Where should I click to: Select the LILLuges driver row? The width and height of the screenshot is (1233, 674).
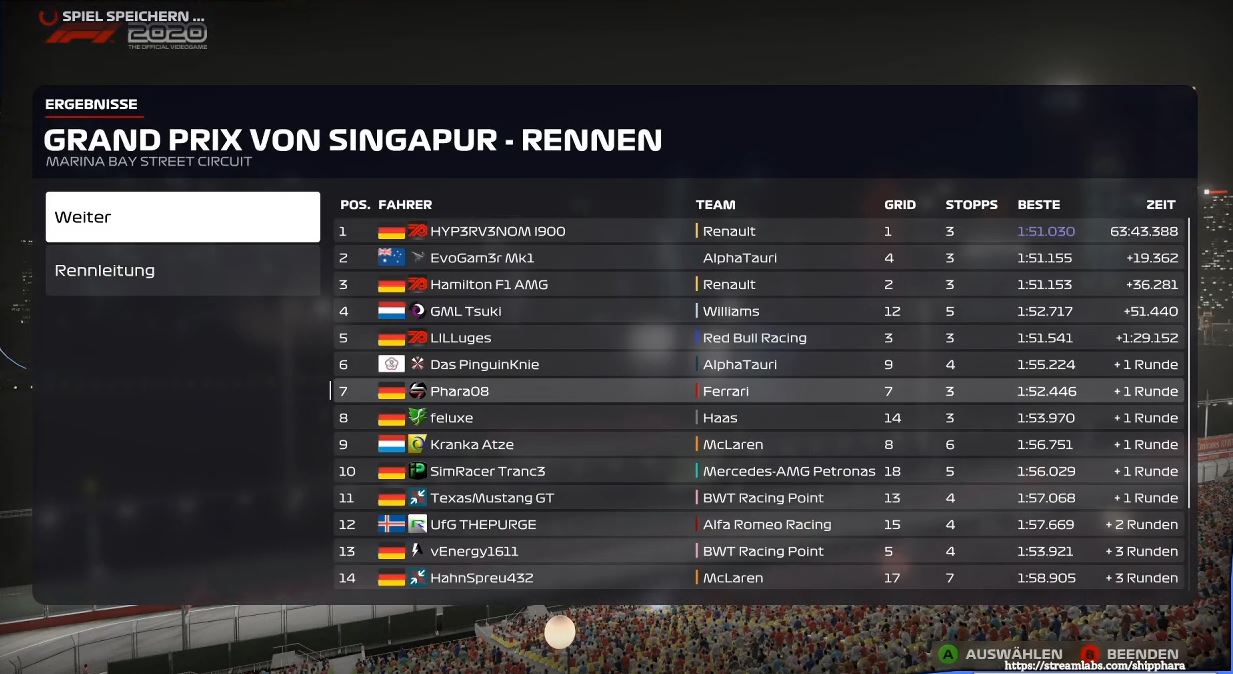[x=758, y=338]
